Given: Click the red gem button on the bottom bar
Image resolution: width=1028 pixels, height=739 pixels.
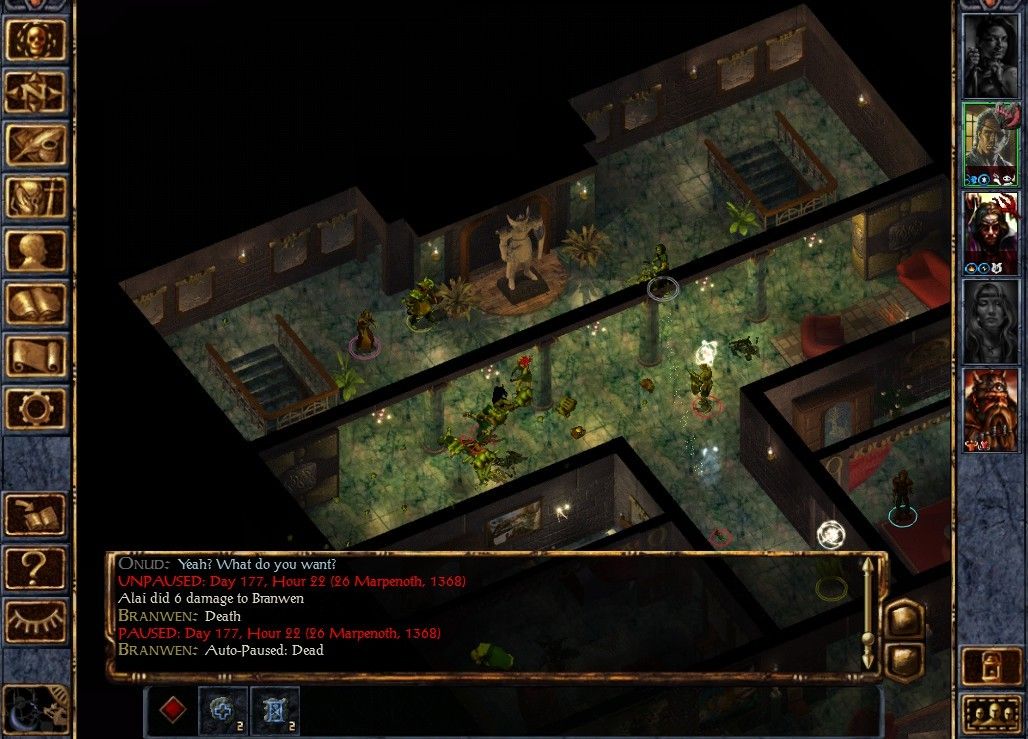Looking at the screenshot, I should point(174,710).
